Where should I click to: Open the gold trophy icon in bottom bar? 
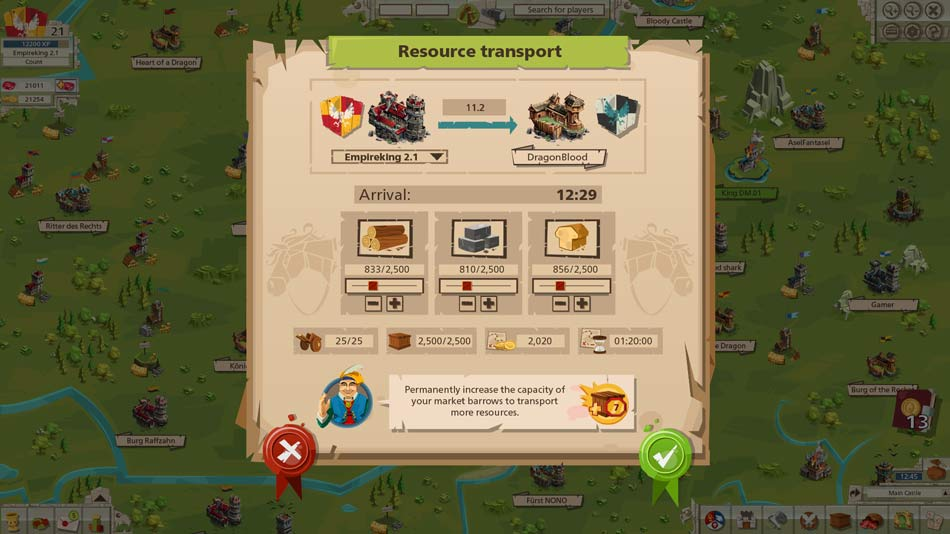[12, 521]
